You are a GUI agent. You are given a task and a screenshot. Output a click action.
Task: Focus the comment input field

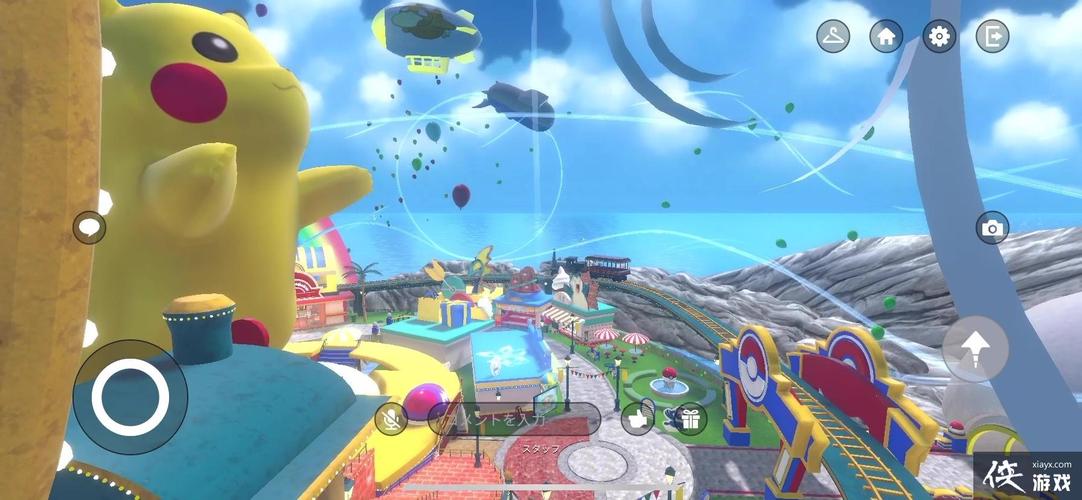(515, 419)
